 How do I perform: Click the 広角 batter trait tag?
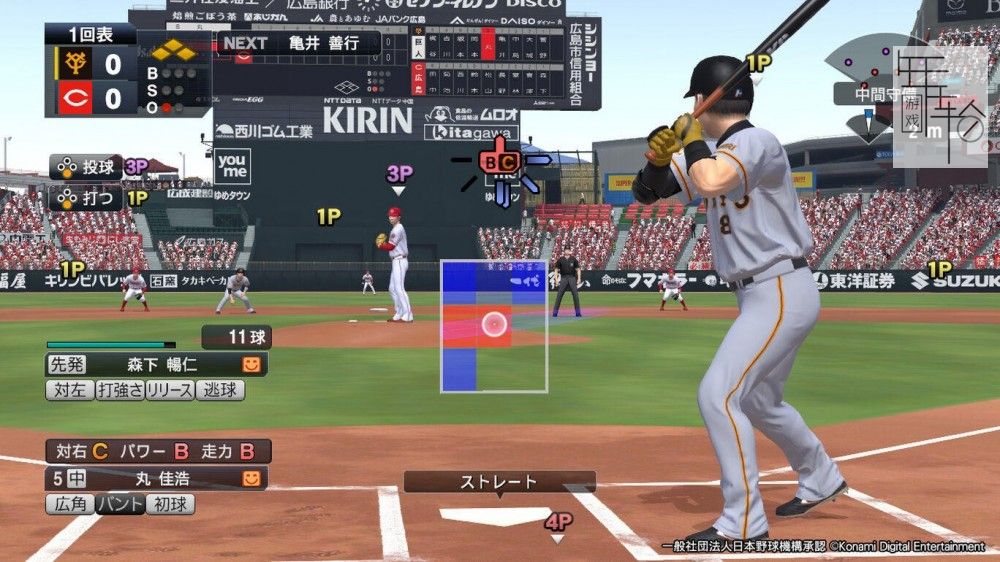(x=70, y=504)
